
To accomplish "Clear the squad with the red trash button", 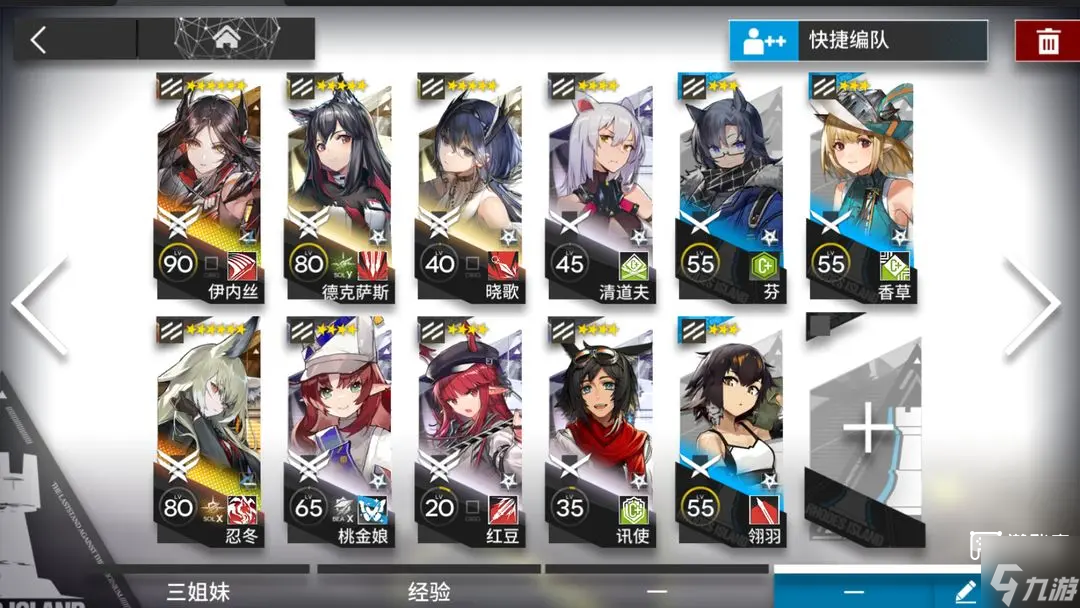I will pos(1047,41).
